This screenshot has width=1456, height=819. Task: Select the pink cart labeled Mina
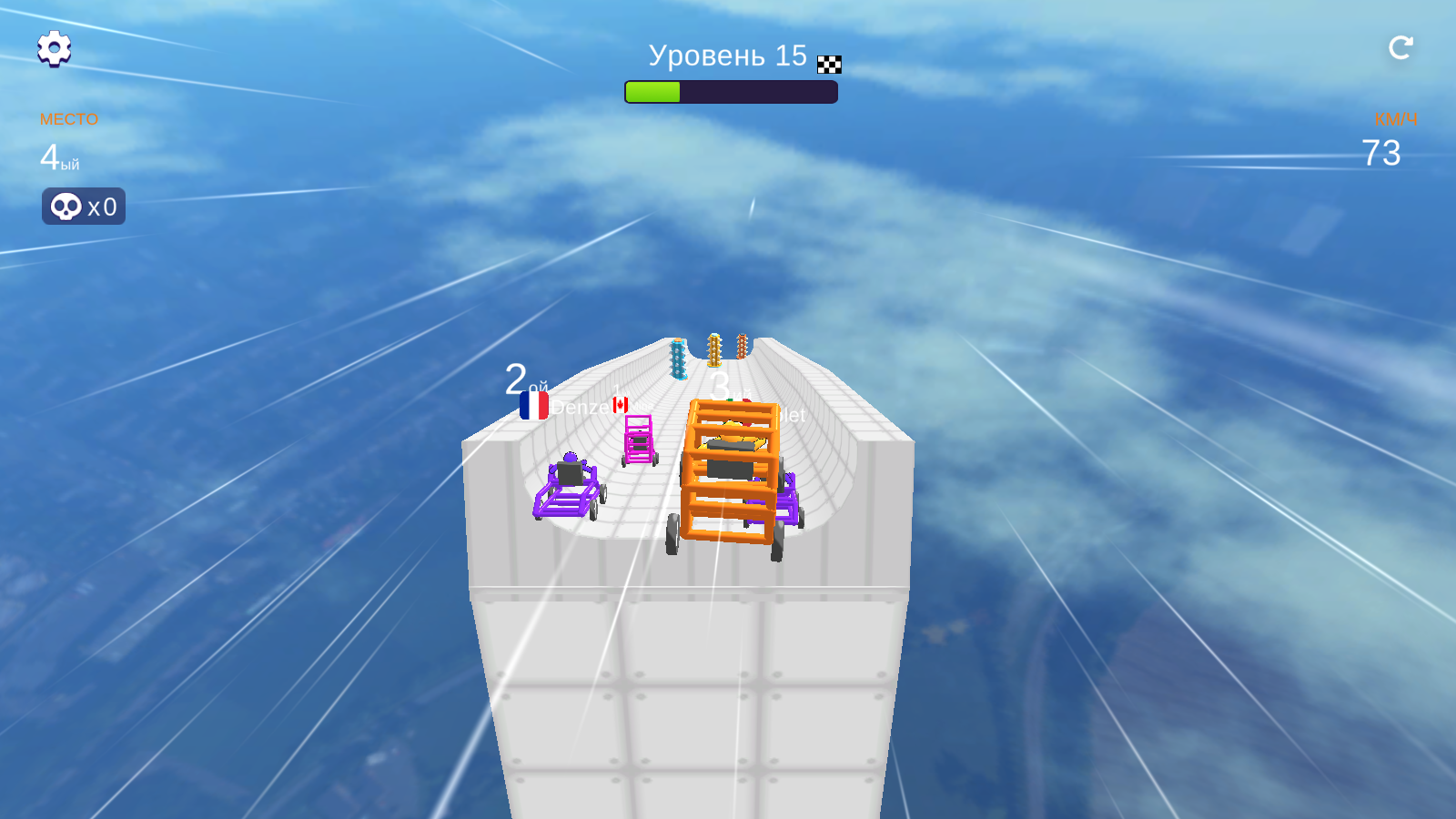click(x=639, y=441)
